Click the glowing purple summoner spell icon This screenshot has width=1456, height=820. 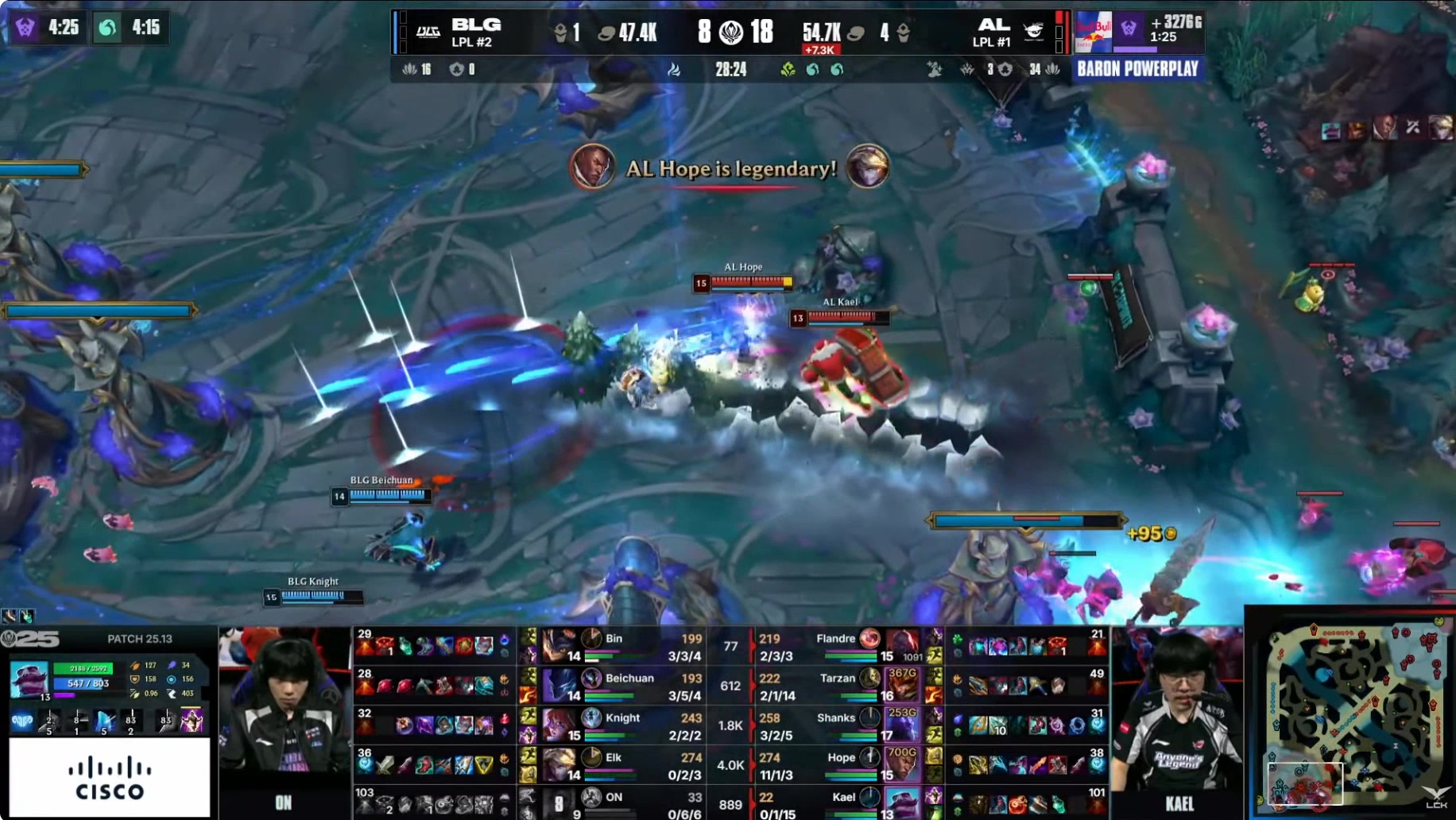click(191, 720)
